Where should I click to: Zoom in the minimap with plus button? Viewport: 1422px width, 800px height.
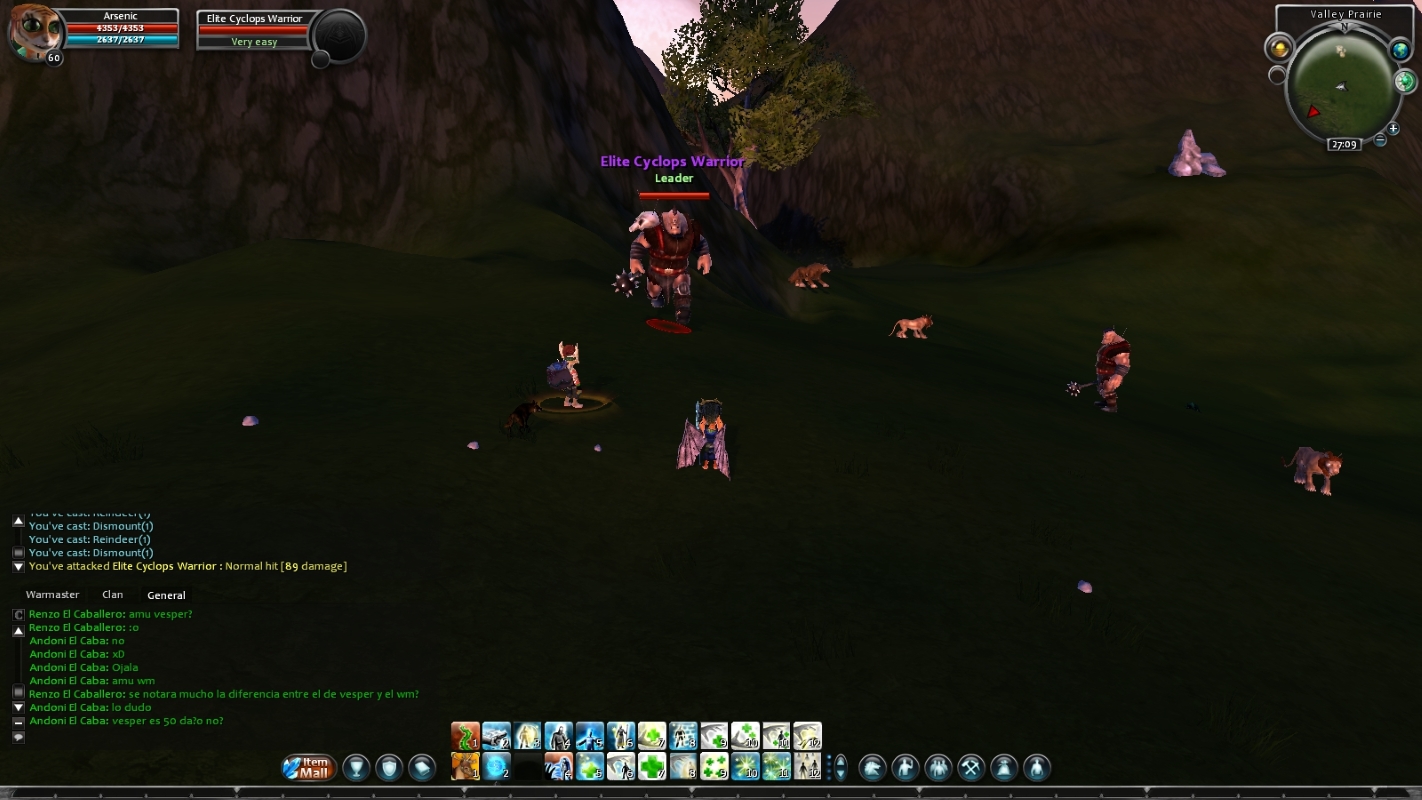click(x=1393, y=129)
